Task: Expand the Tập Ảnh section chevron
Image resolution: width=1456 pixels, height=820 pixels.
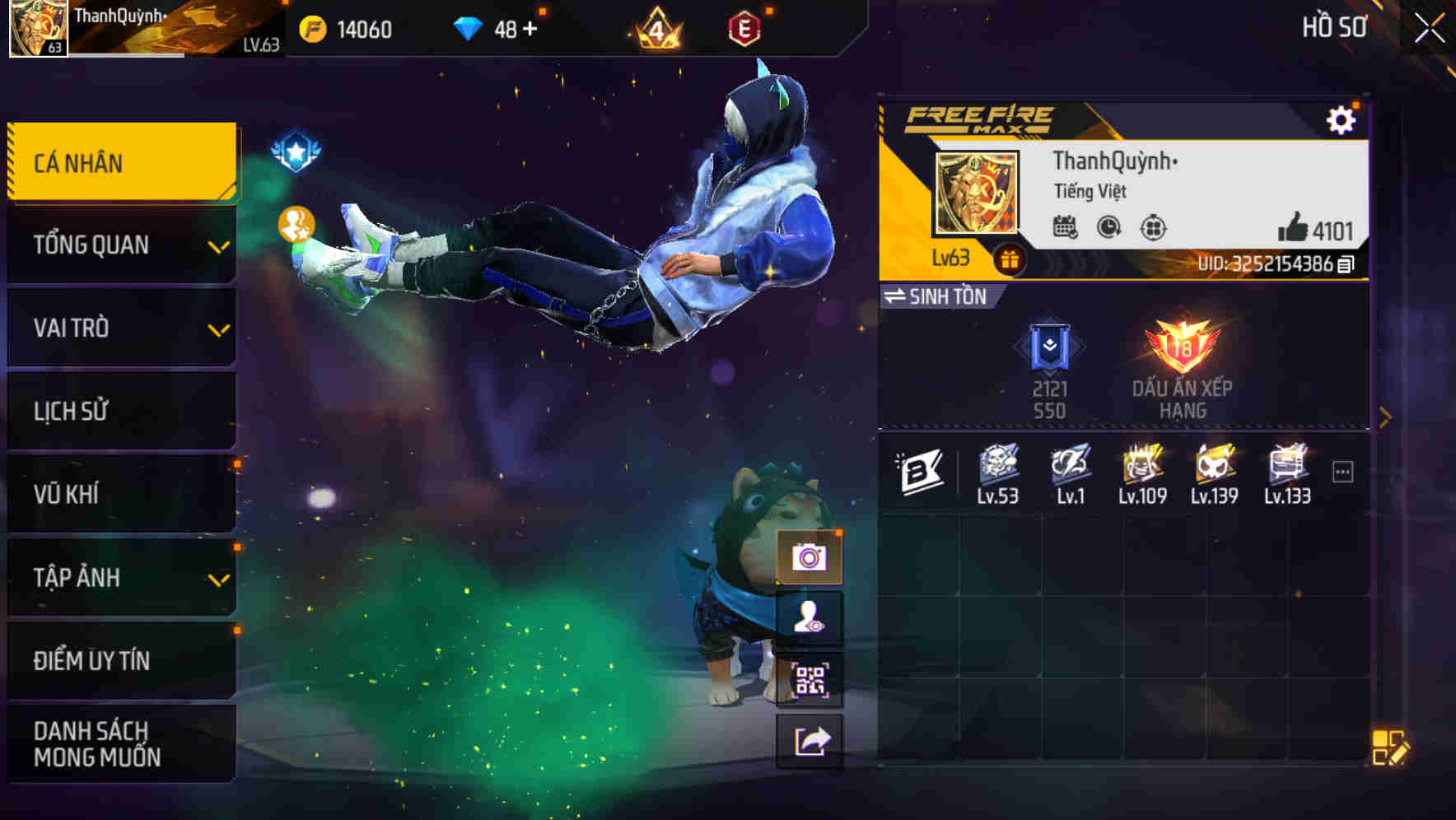Action: click(217, 580)
